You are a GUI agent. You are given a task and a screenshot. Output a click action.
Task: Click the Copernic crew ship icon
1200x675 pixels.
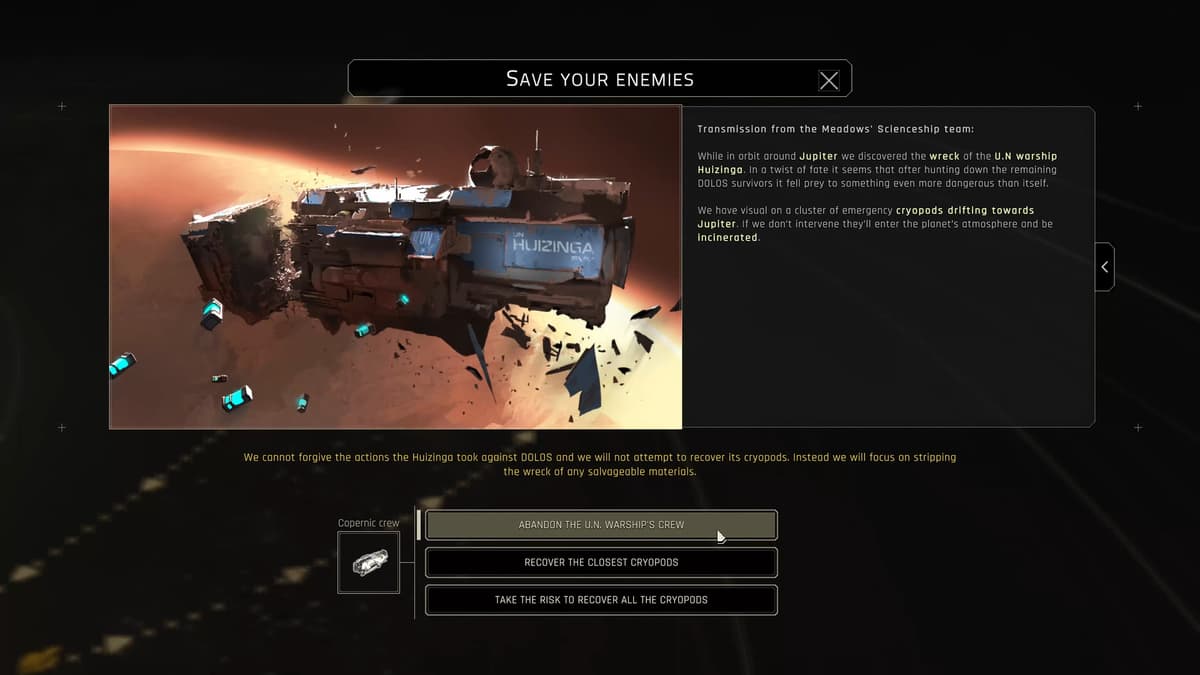(368, 562)
